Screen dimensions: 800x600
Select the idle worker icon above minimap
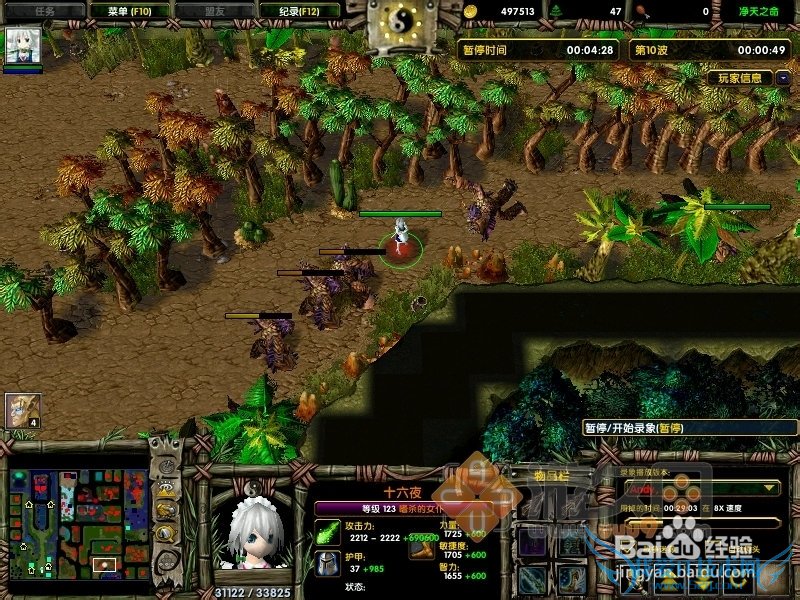[22, 409]
